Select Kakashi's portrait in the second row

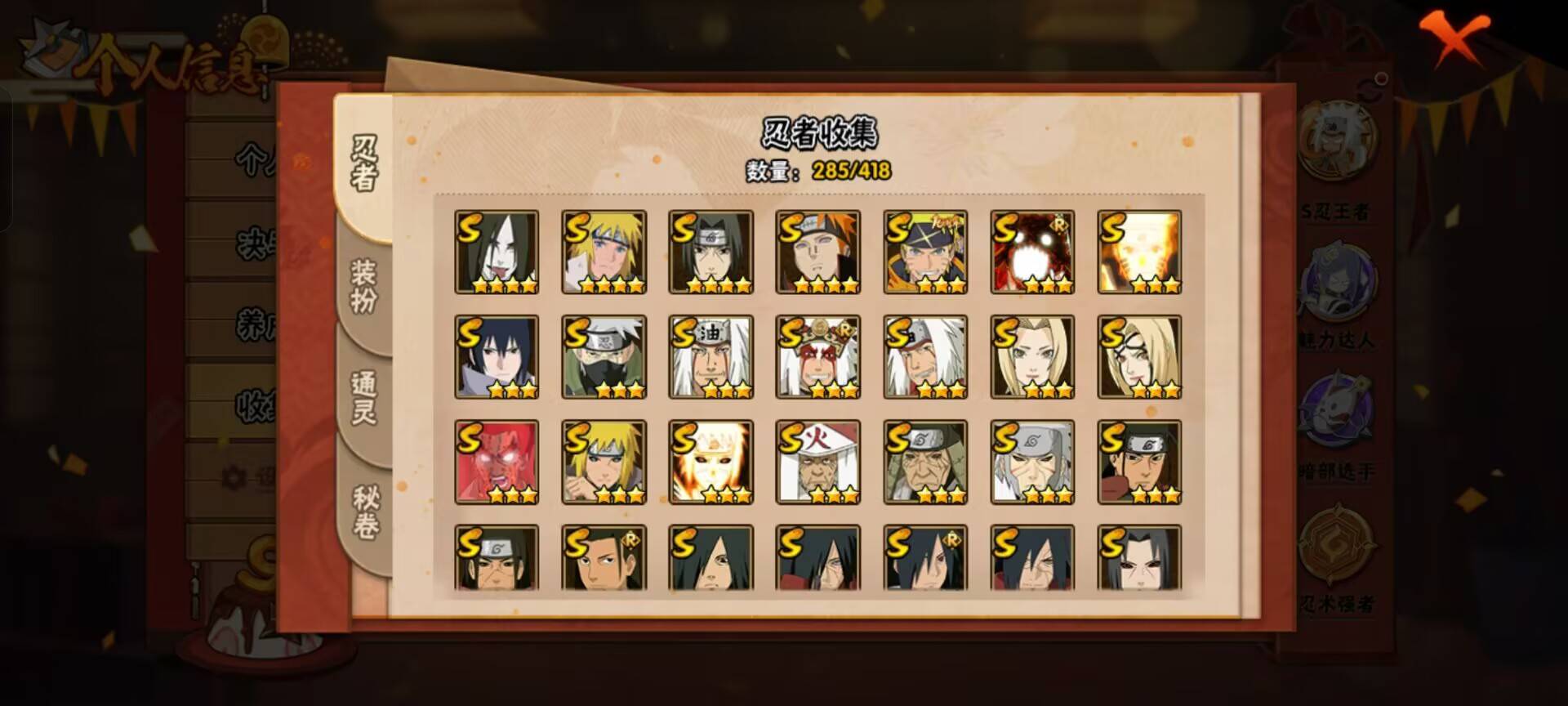(x=602, y=356)
